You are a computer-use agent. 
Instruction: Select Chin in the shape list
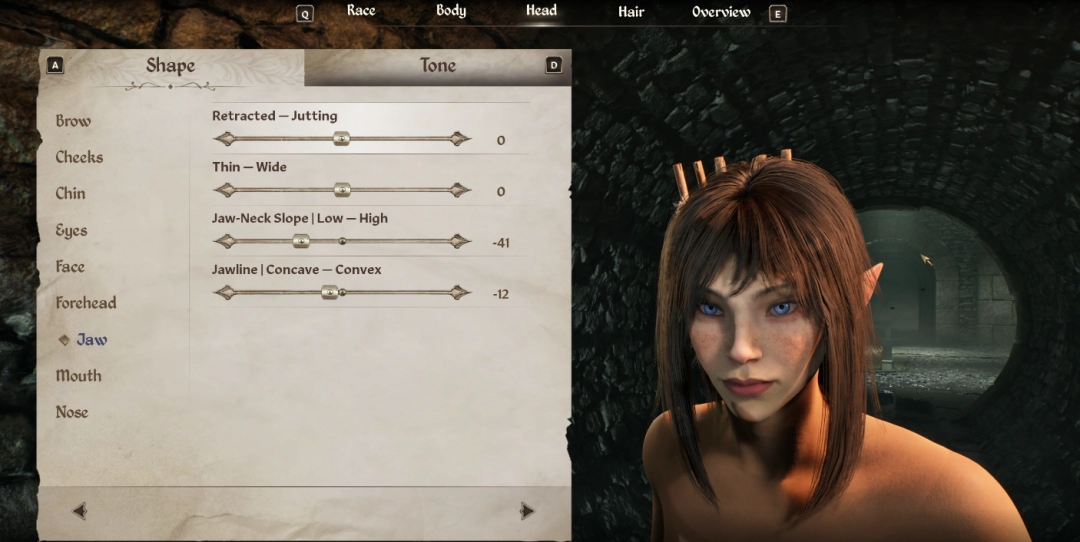point(70,194)
